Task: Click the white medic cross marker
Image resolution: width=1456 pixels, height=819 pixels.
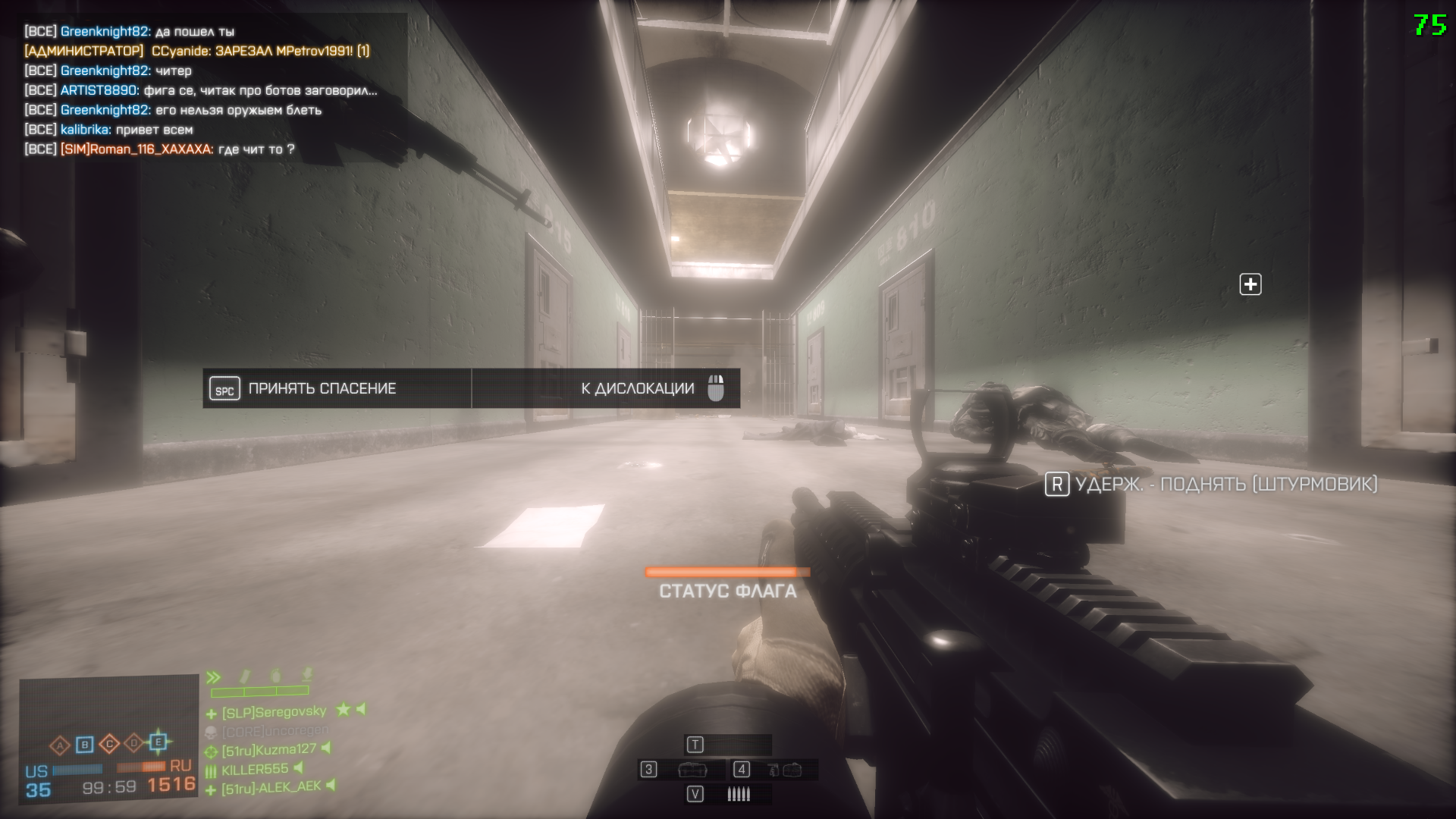Action: click(1250, 284)
